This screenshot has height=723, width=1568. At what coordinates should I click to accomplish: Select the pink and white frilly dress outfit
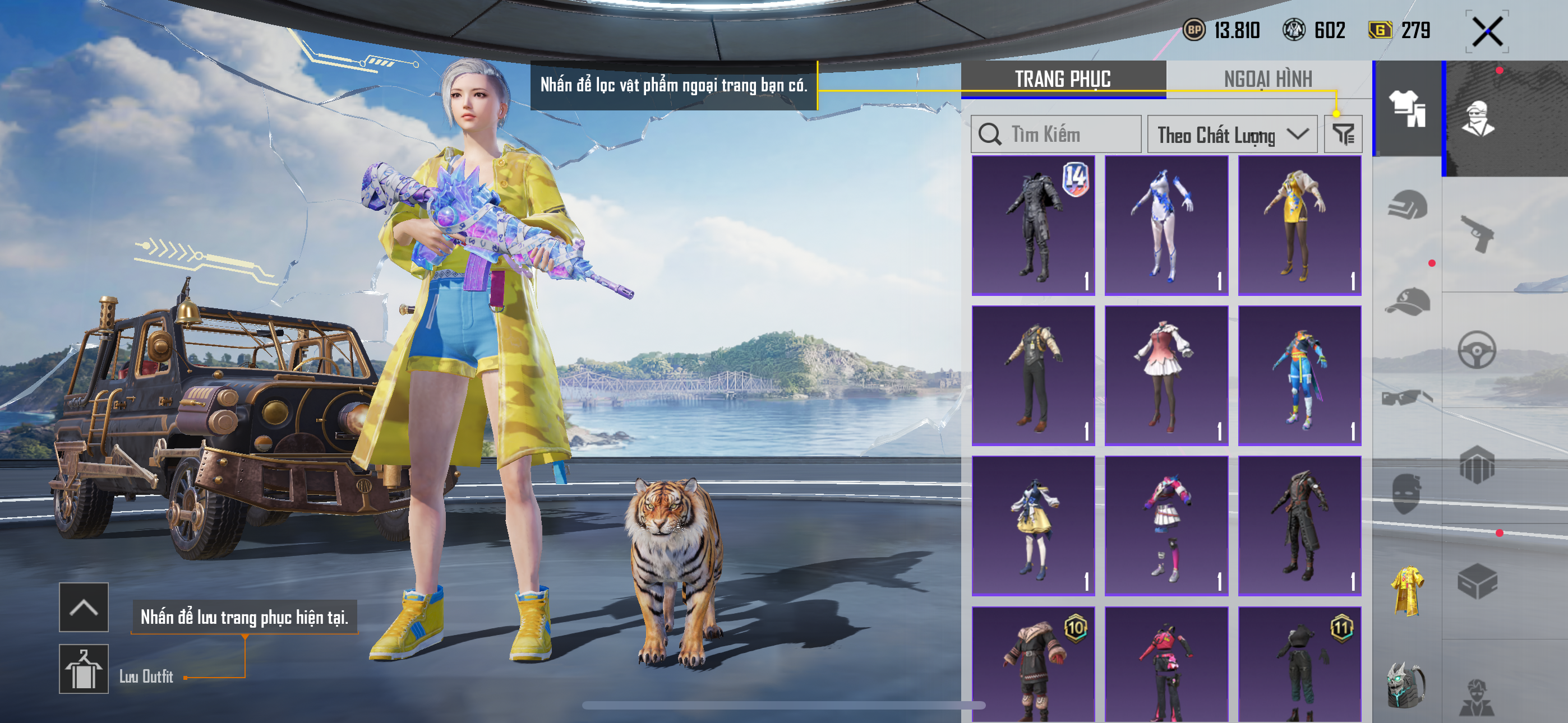tap(1166, 376)
